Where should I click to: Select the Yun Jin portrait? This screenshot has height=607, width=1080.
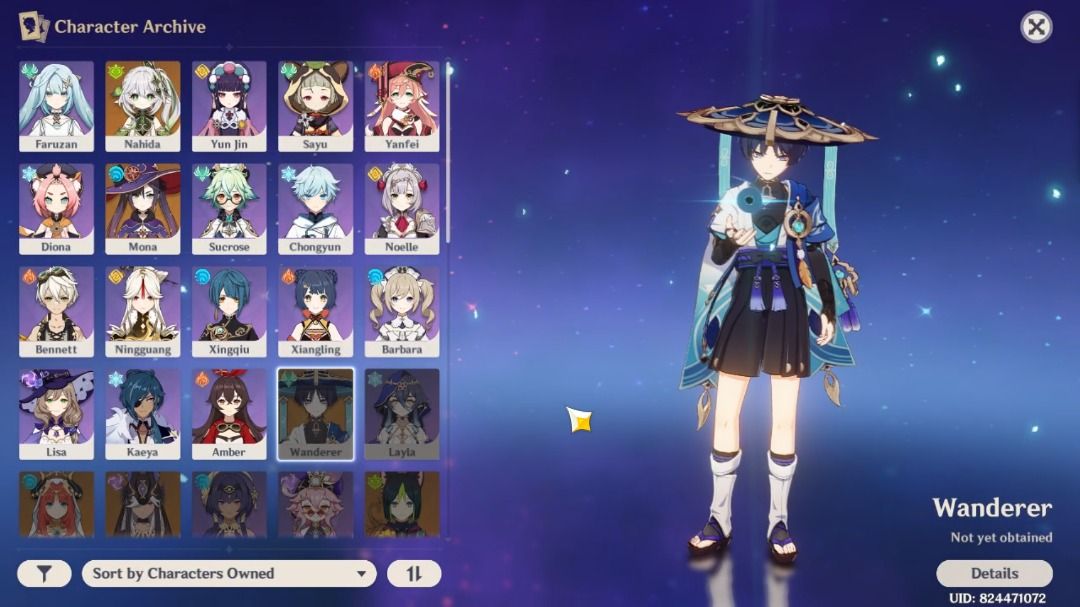[229, 105]
